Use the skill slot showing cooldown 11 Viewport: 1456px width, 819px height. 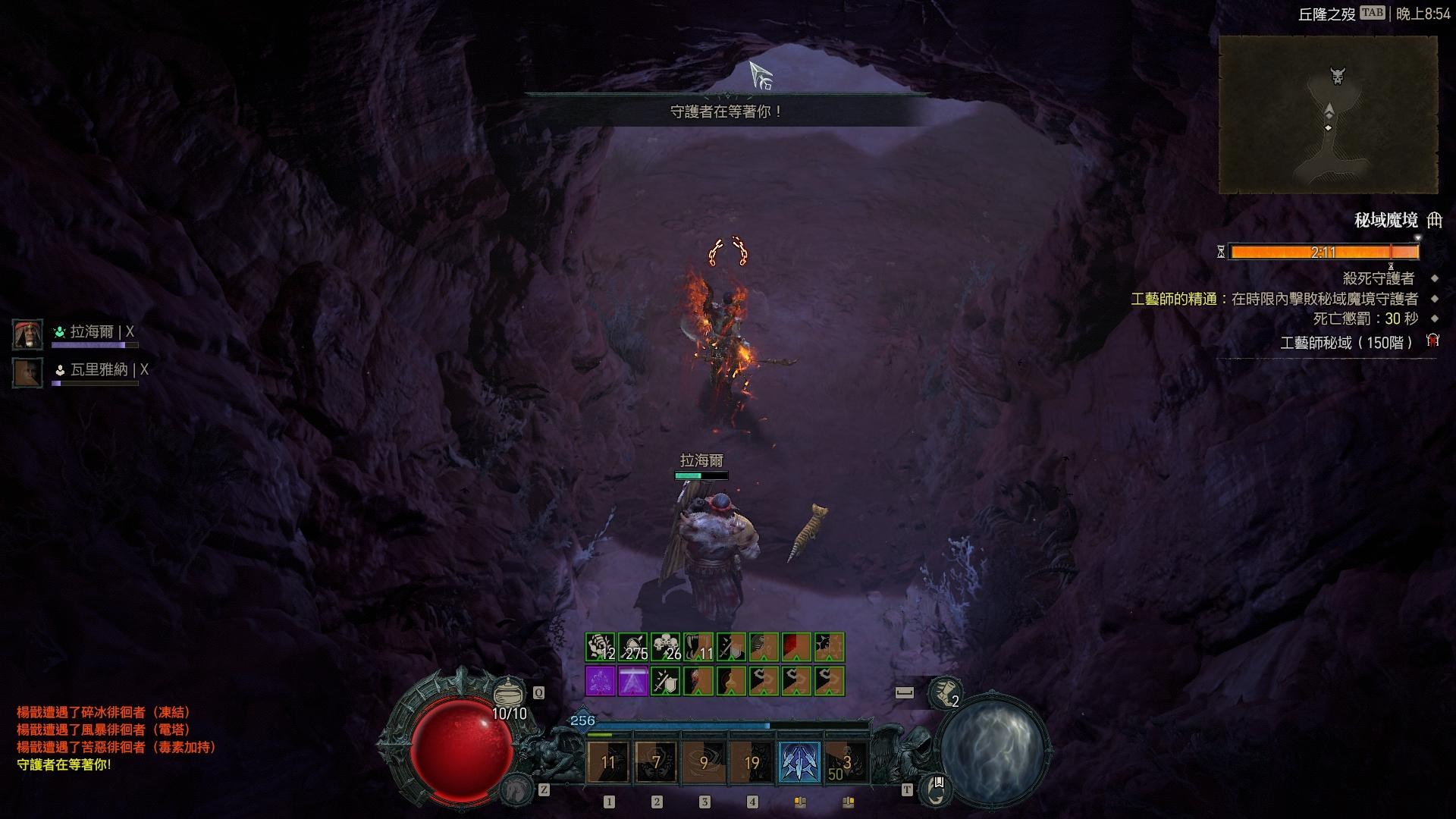(x=608, y=761)
